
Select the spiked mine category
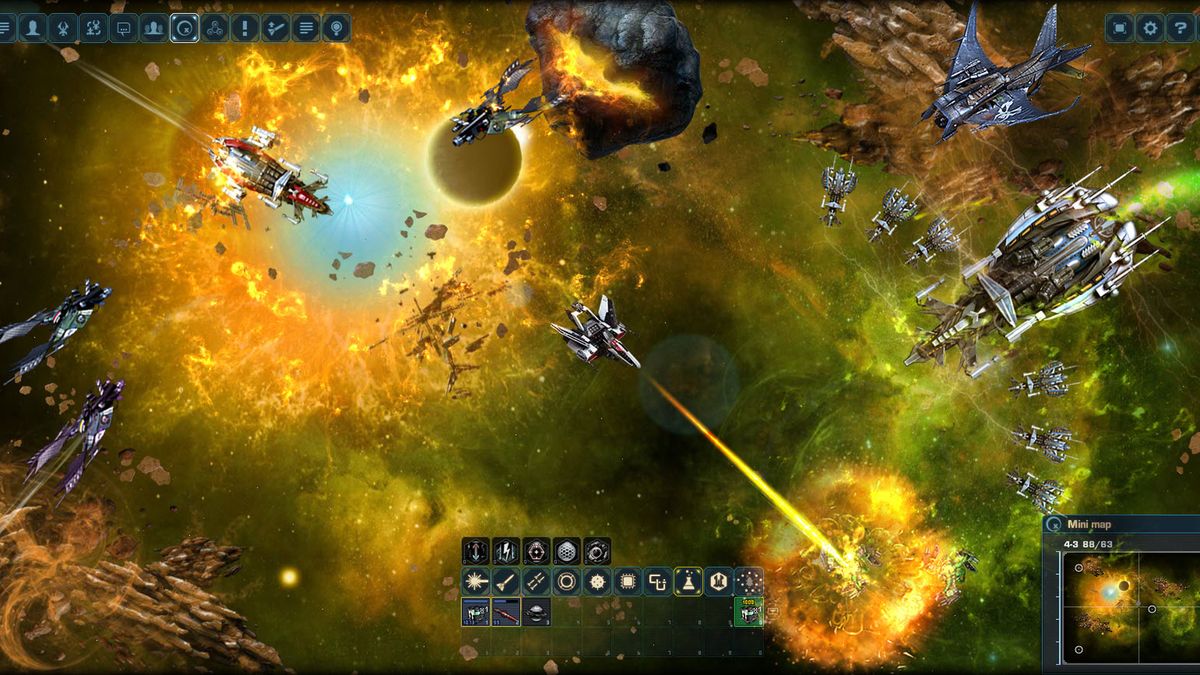(x=597, y=581)
